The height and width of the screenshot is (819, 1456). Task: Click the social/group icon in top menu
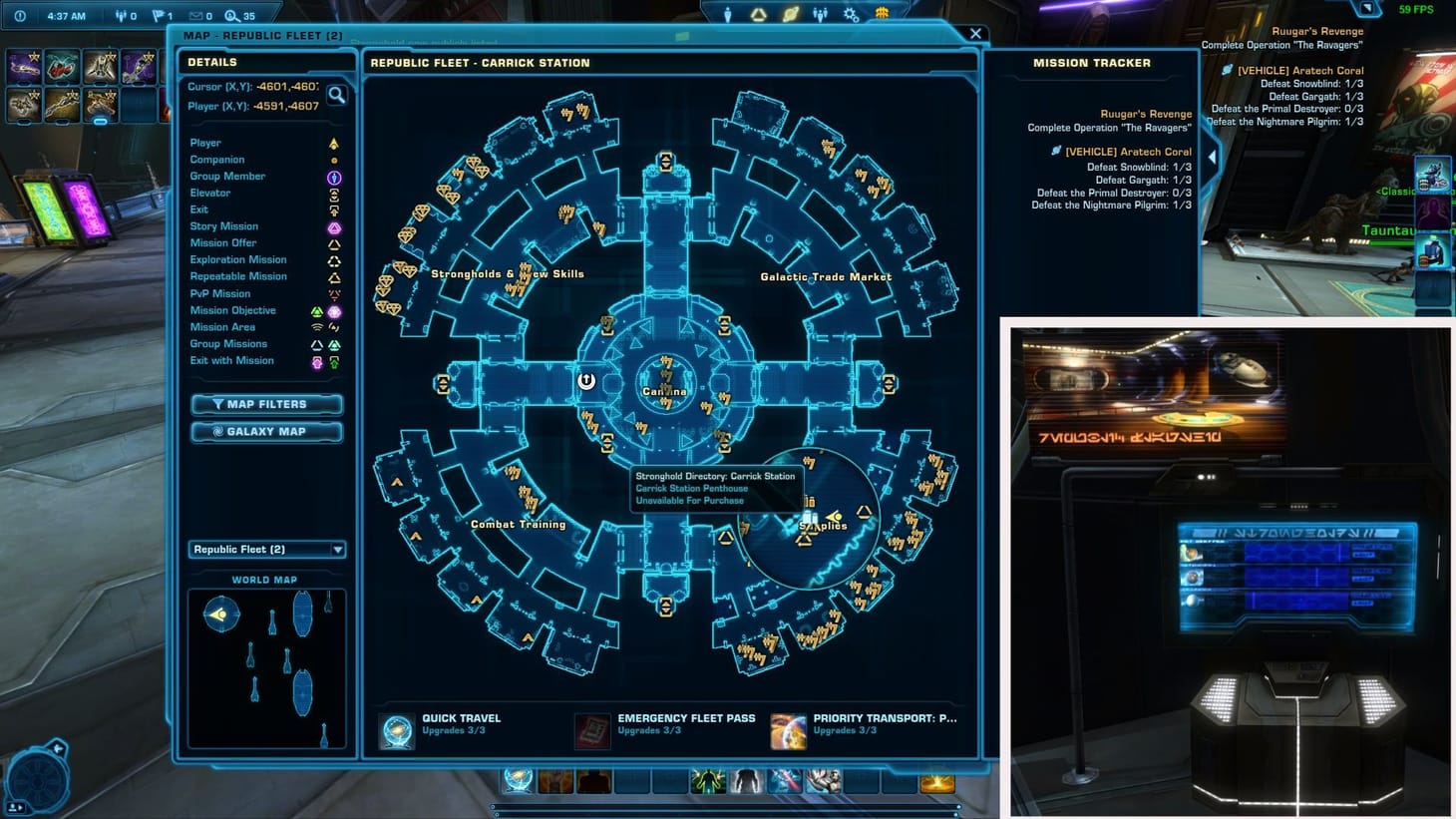click(820, 14)
